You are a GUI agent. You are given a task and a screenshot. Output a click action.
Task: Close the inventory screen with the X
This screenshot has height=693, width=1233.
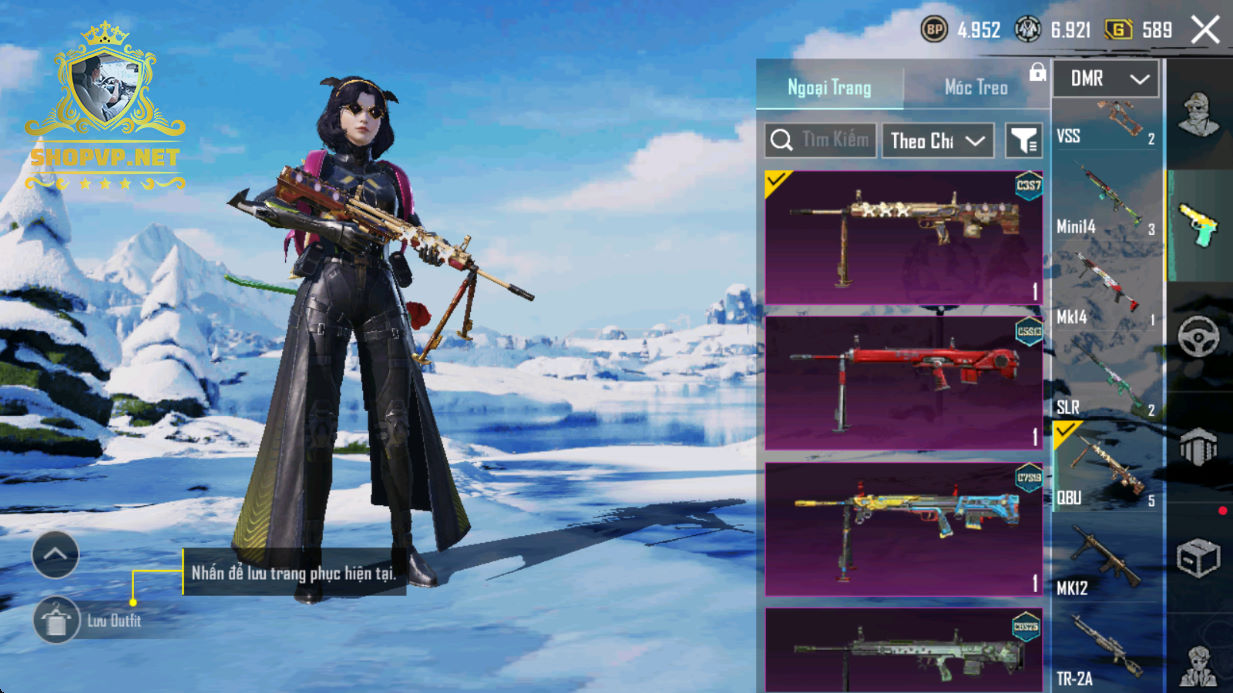coord(1205,30)
